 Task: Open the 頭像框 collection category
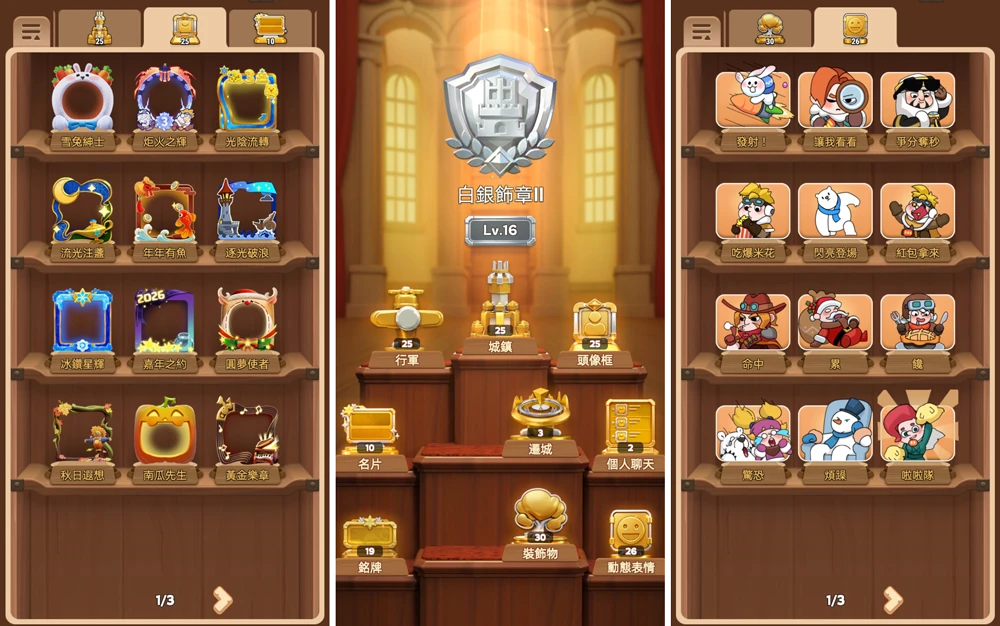(x=595, y=328)
